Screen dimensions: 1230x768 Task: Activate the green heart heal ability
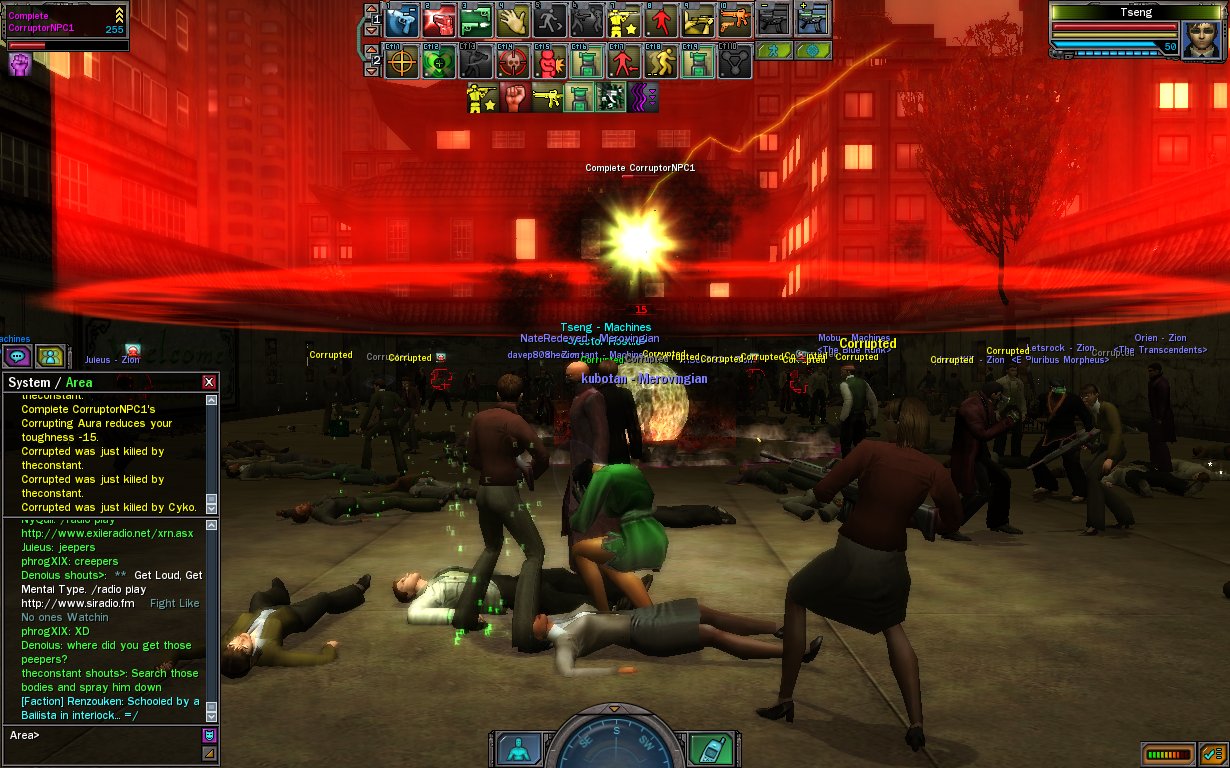[439, 62]
